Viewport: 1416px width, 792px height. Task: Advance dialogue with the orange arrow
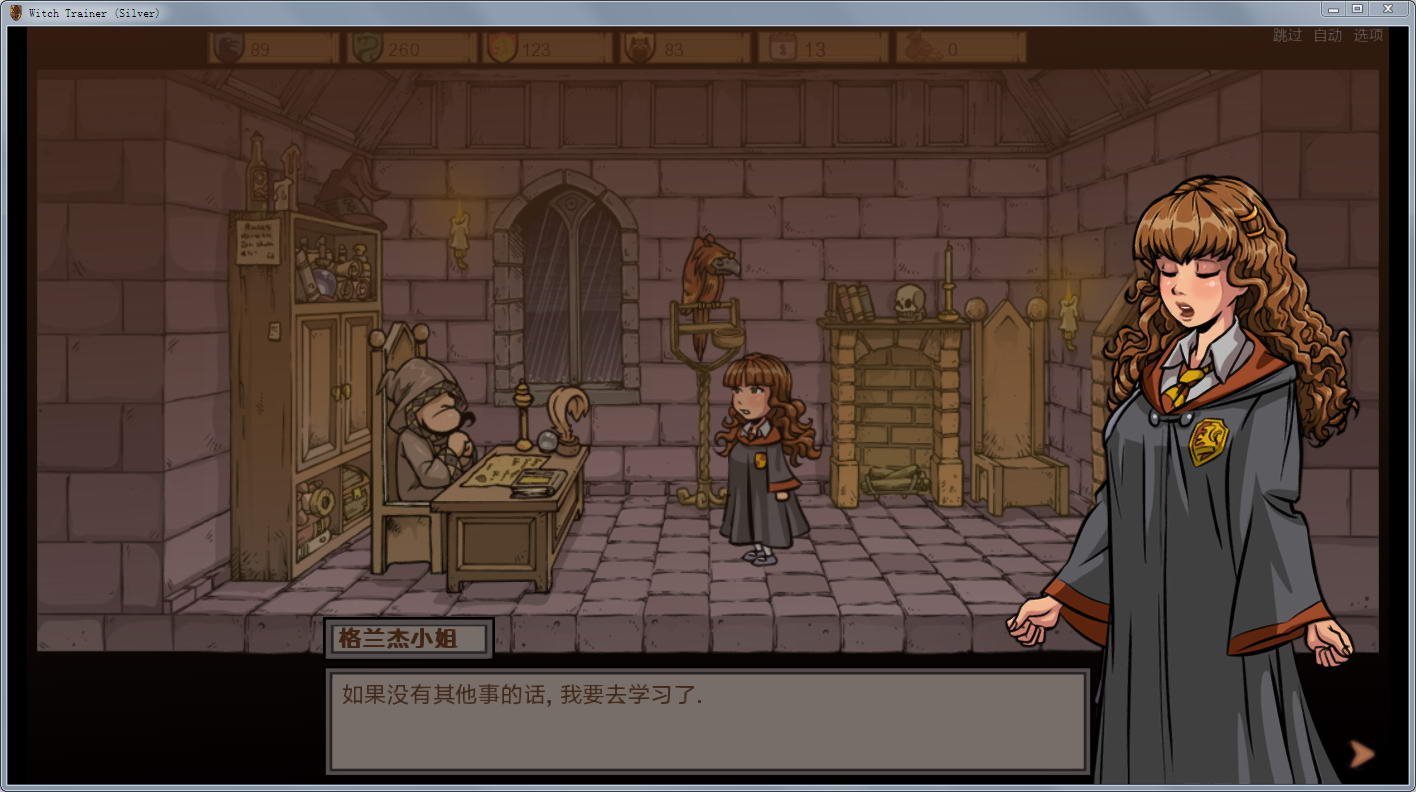[1361, 753]
